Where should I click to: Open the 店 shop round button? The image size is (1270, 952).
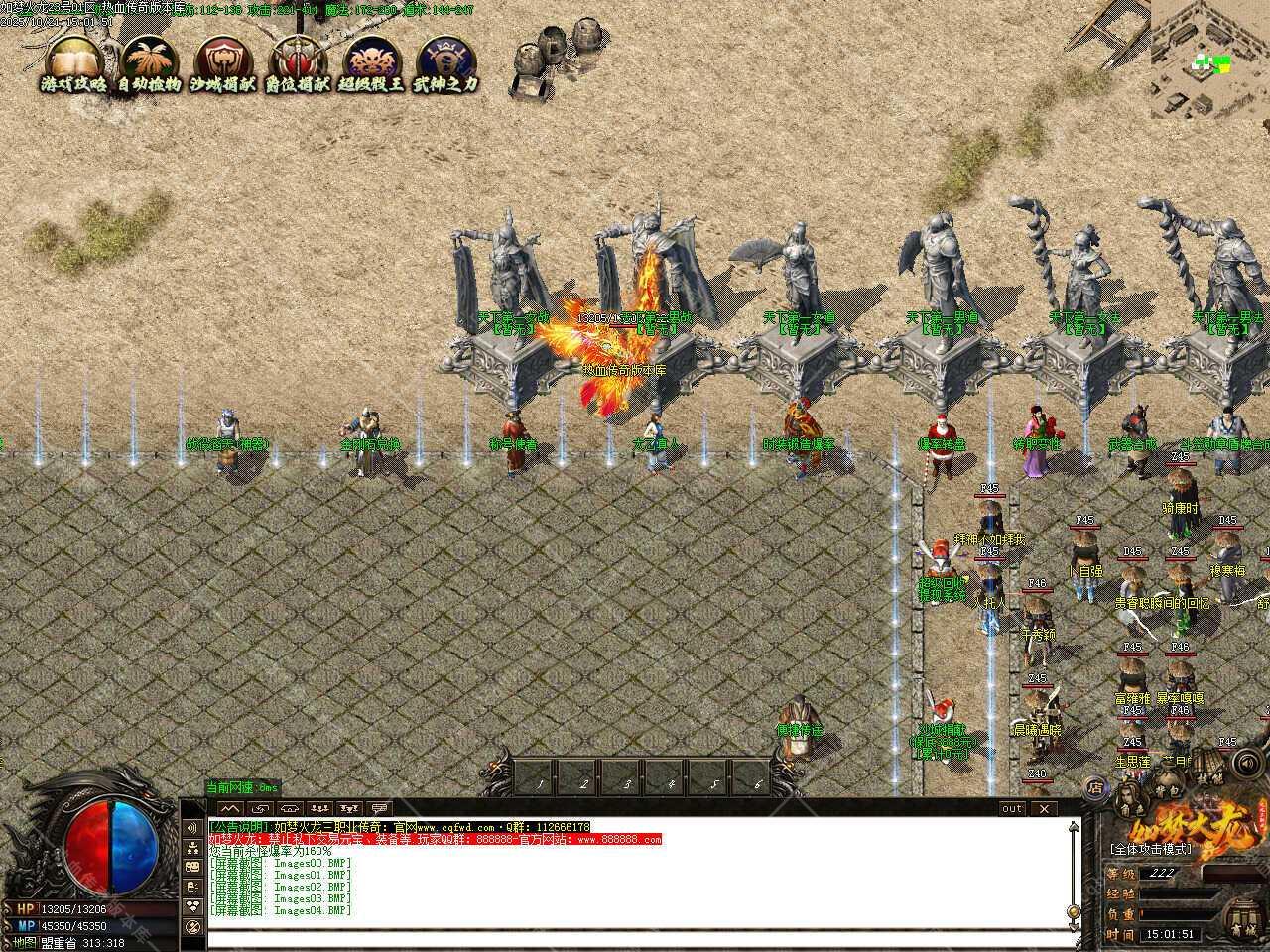click(1095, 788)
